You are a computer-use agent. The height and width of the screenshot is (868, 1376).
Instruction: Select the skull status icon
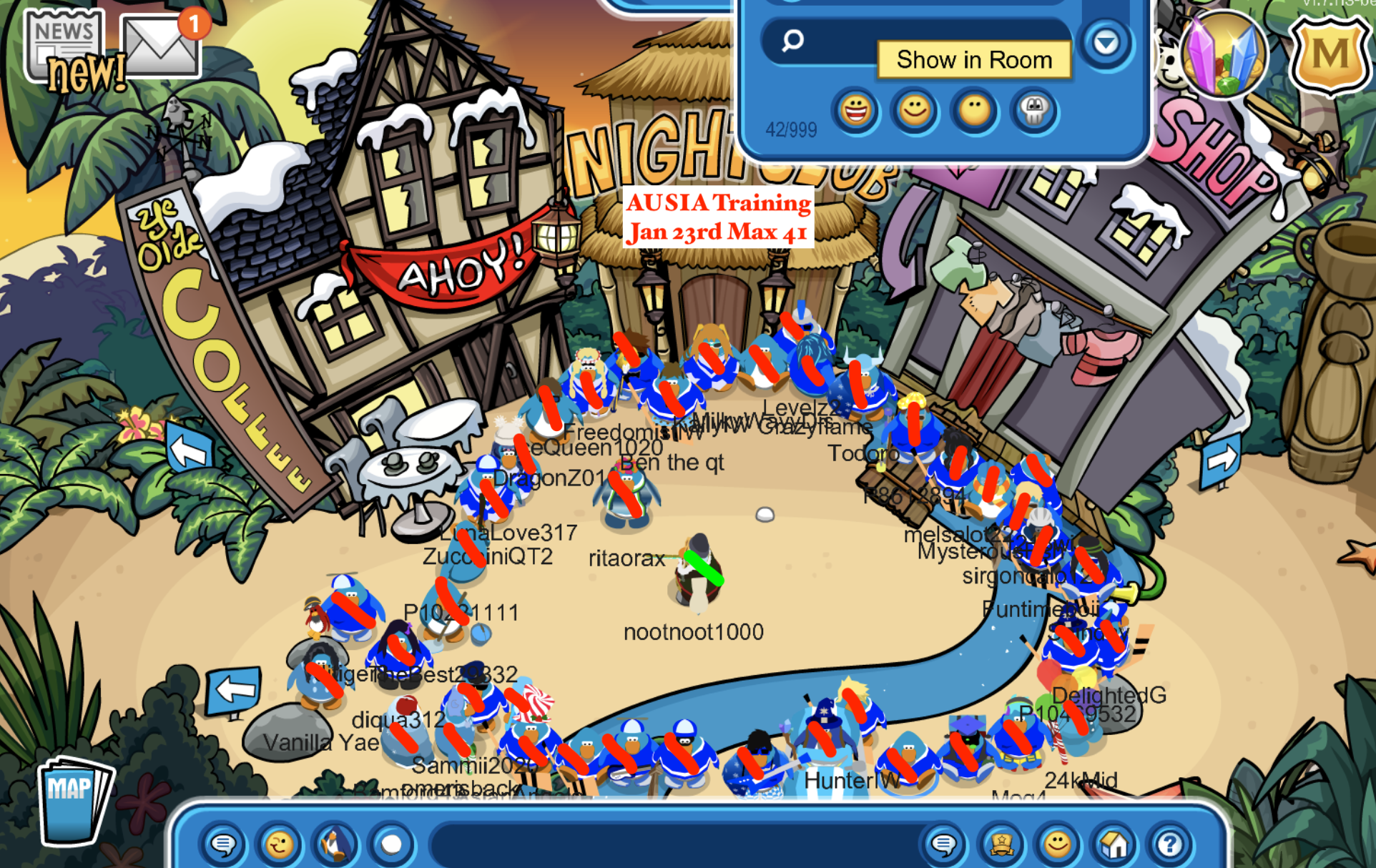point(1033,111)
